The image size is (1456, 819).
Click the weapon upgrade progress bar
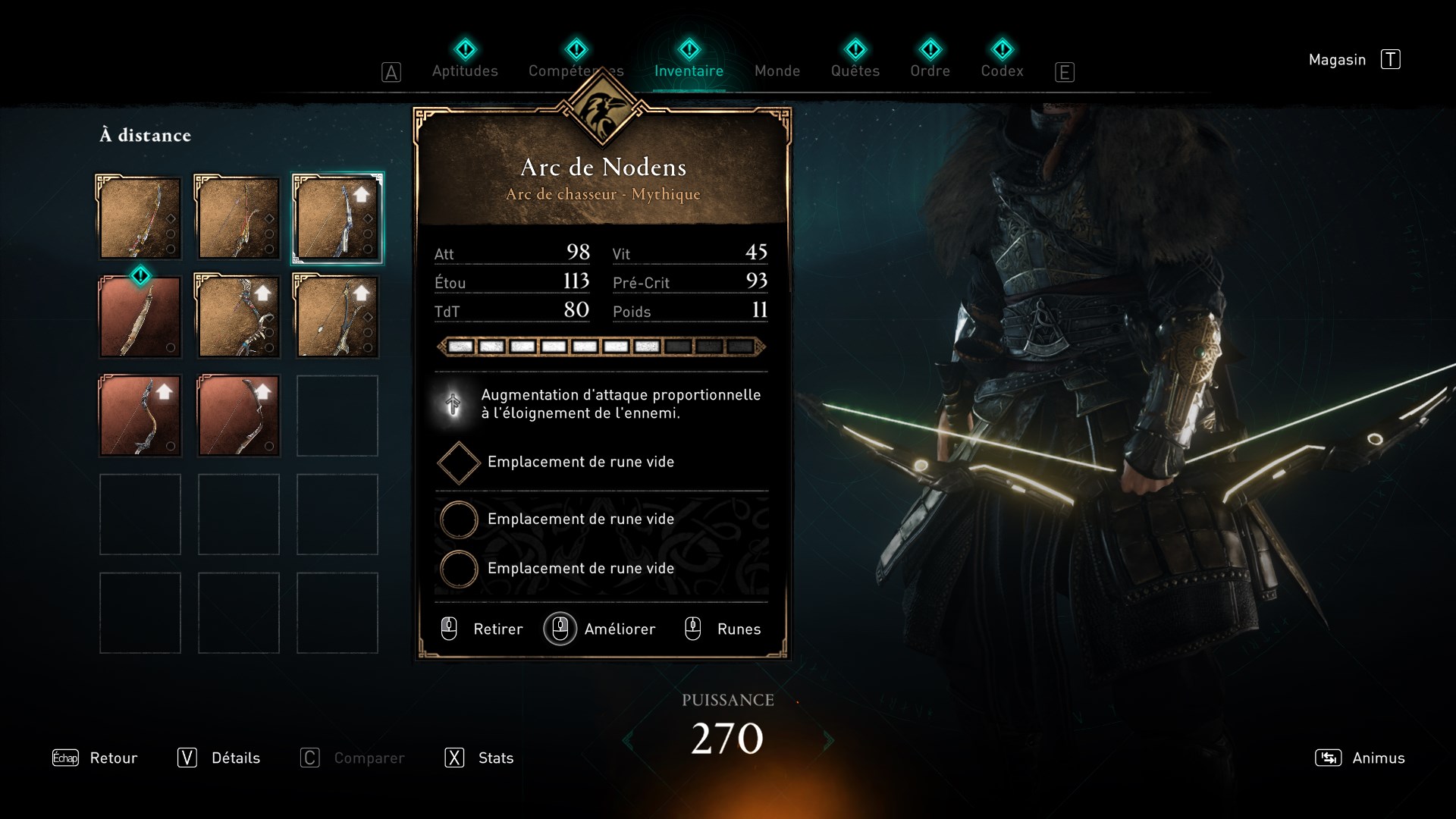tap(599, 347)
